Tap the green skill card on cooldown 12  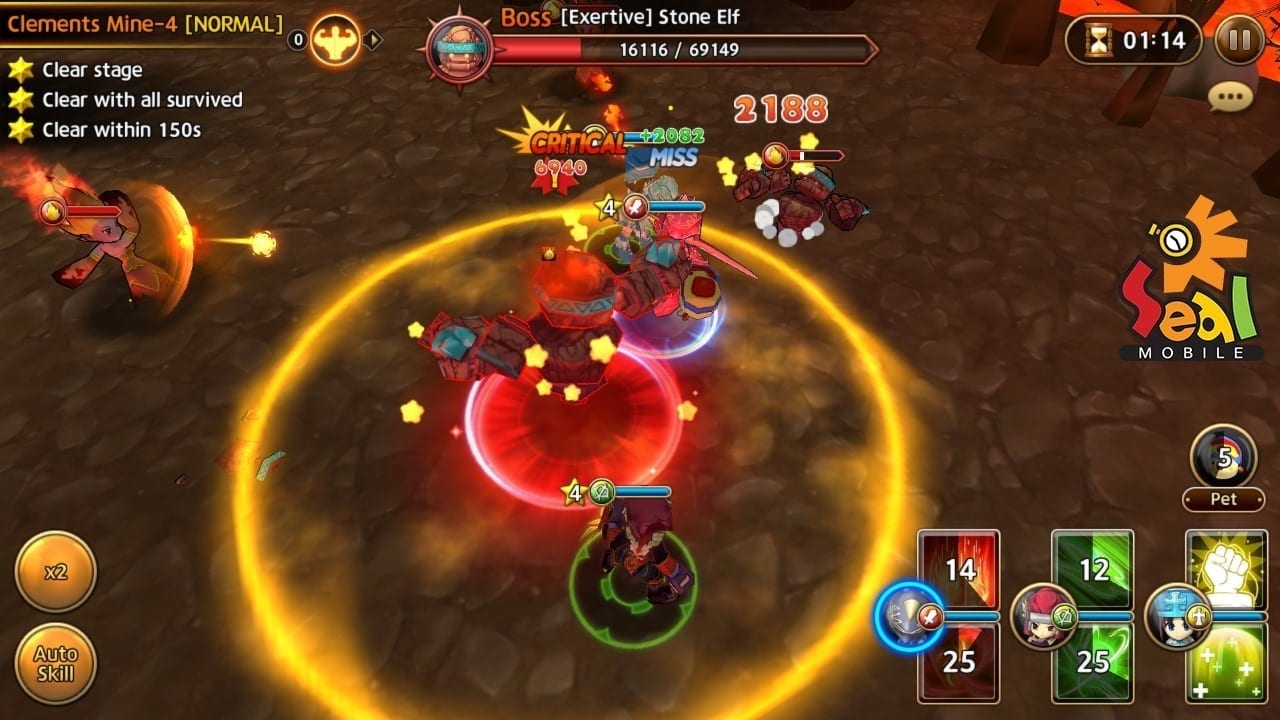tap(1093, 568)
